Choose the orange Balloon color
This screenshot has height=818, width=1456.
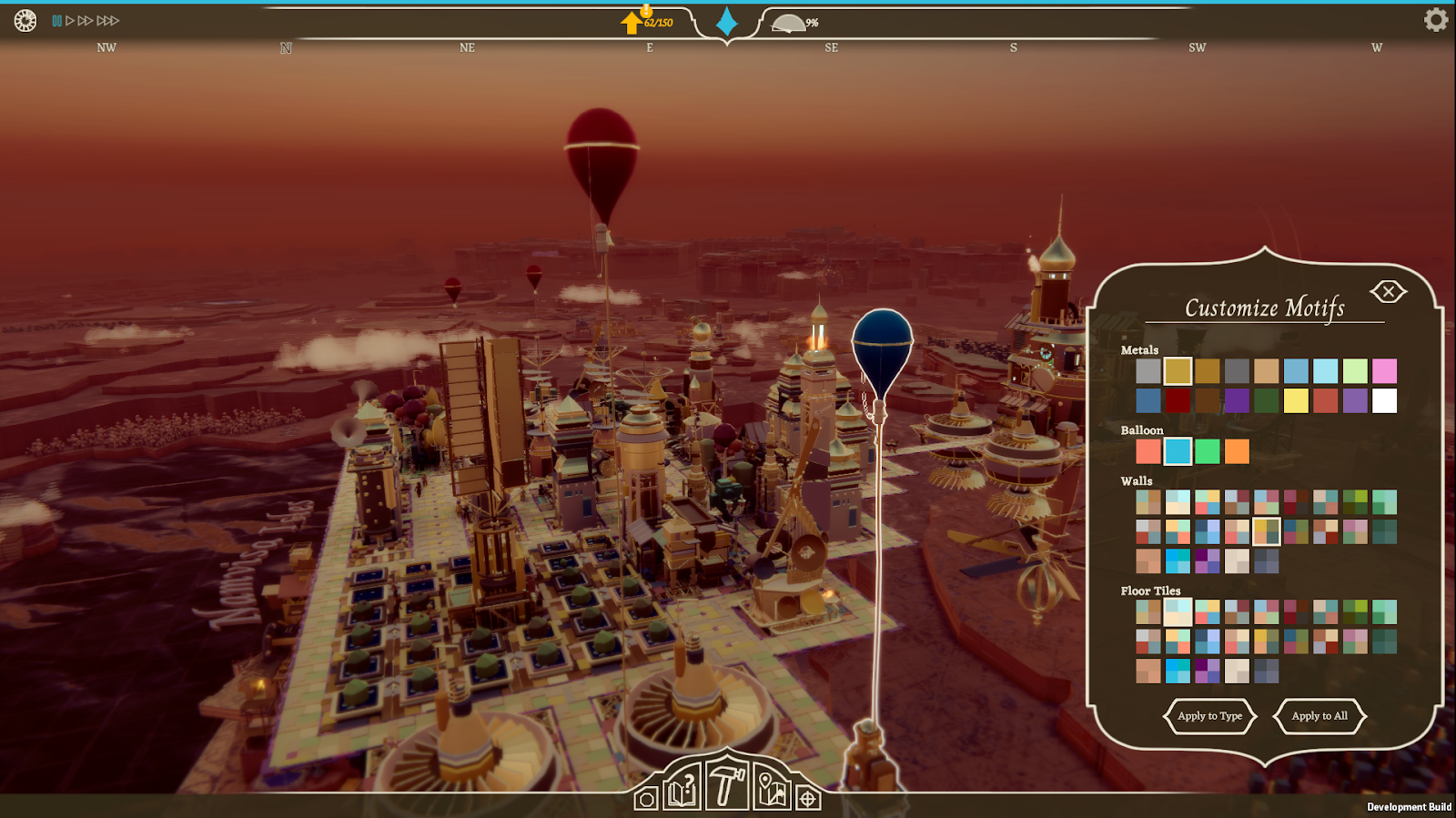click(1237, 451)
